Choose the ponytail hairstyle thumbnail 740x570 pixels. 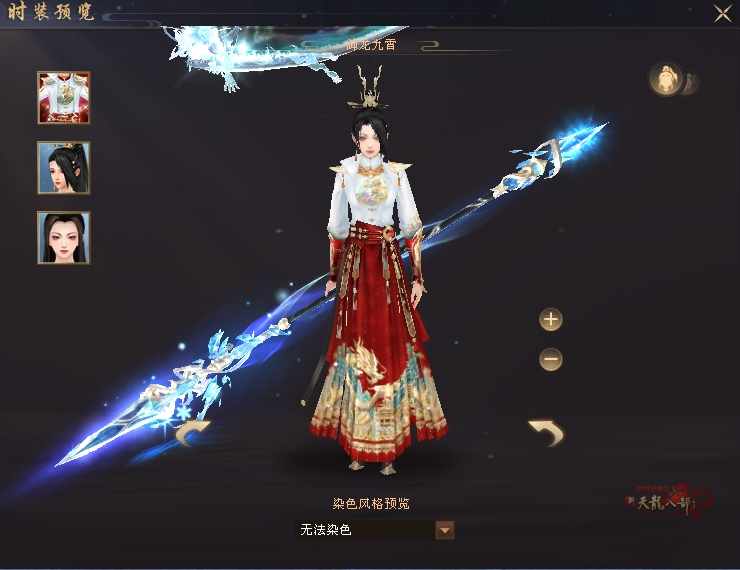click(x=64, y=167)
